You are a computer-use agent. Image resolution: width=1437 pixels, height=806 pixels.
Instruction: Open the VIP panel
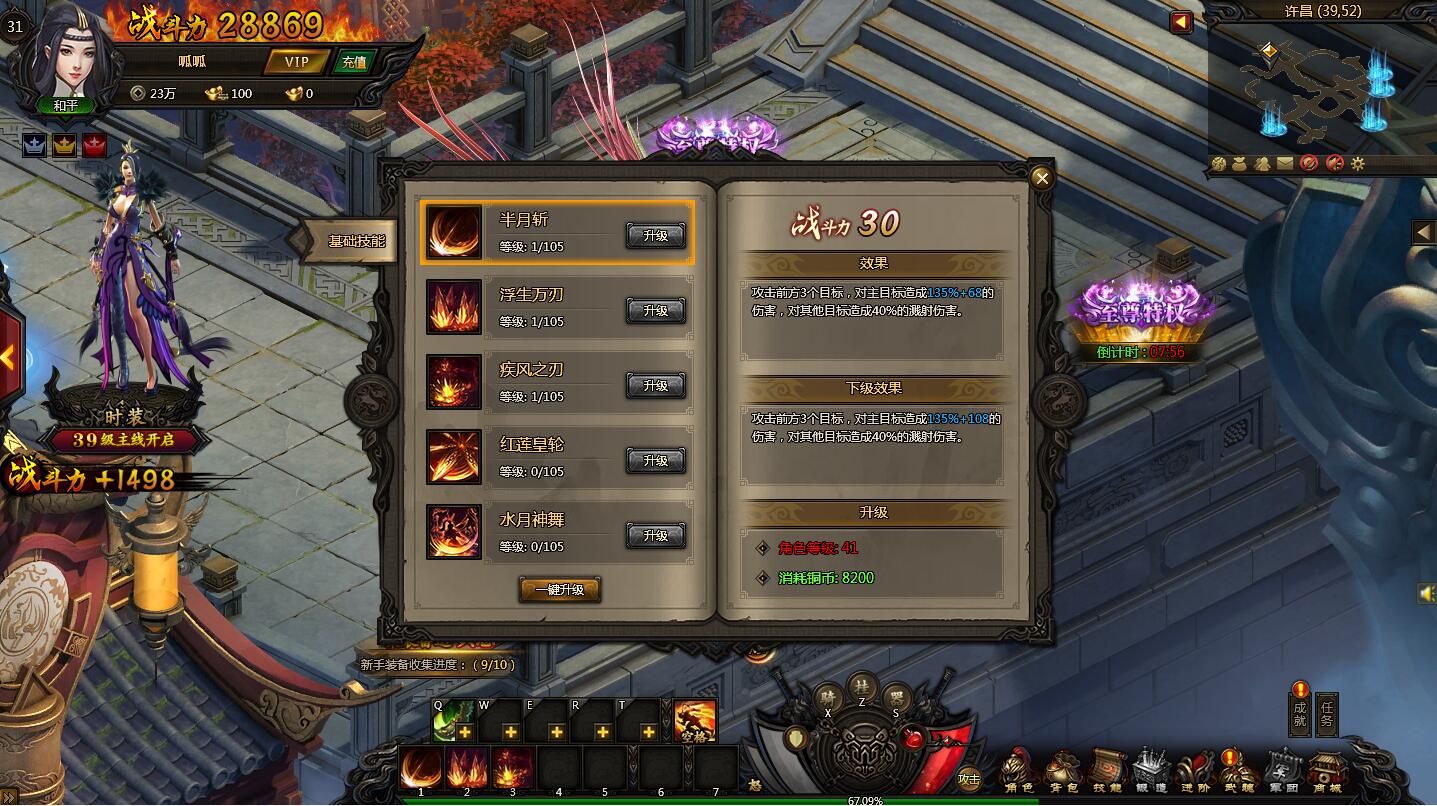[x=297, y=62]
